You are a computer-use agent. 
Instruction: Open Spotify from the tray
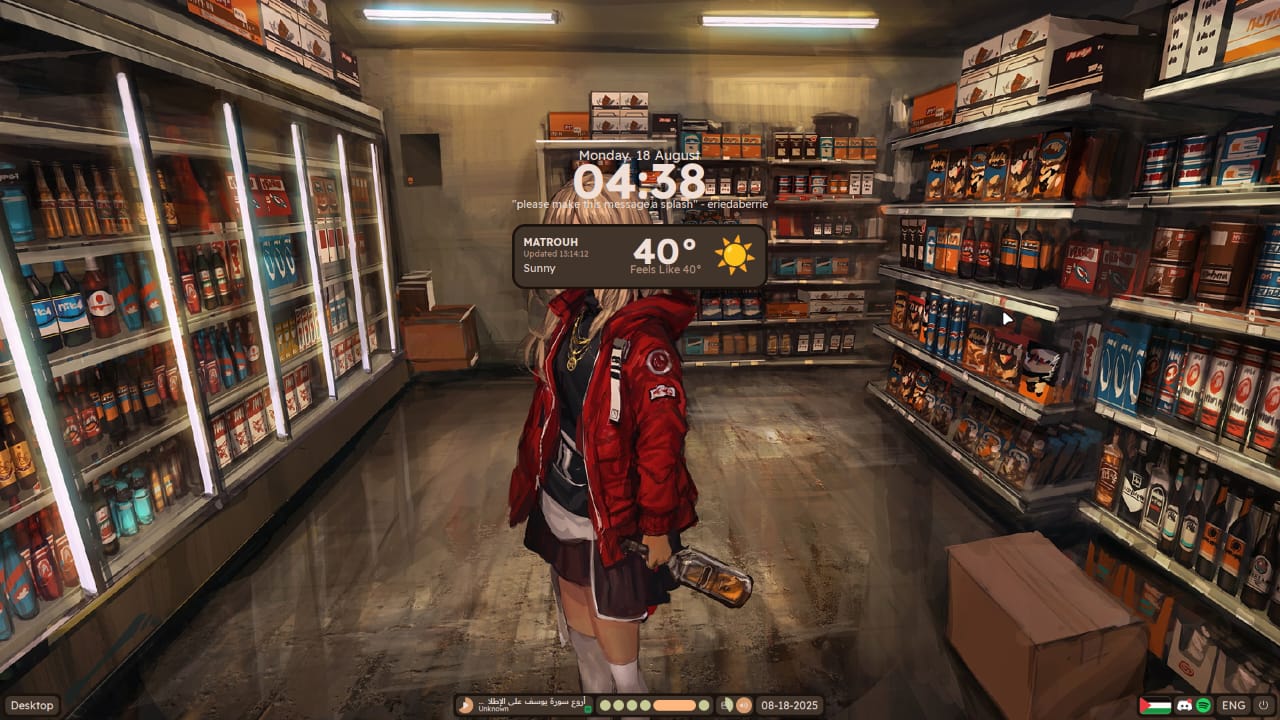(x=1204, y=705)
